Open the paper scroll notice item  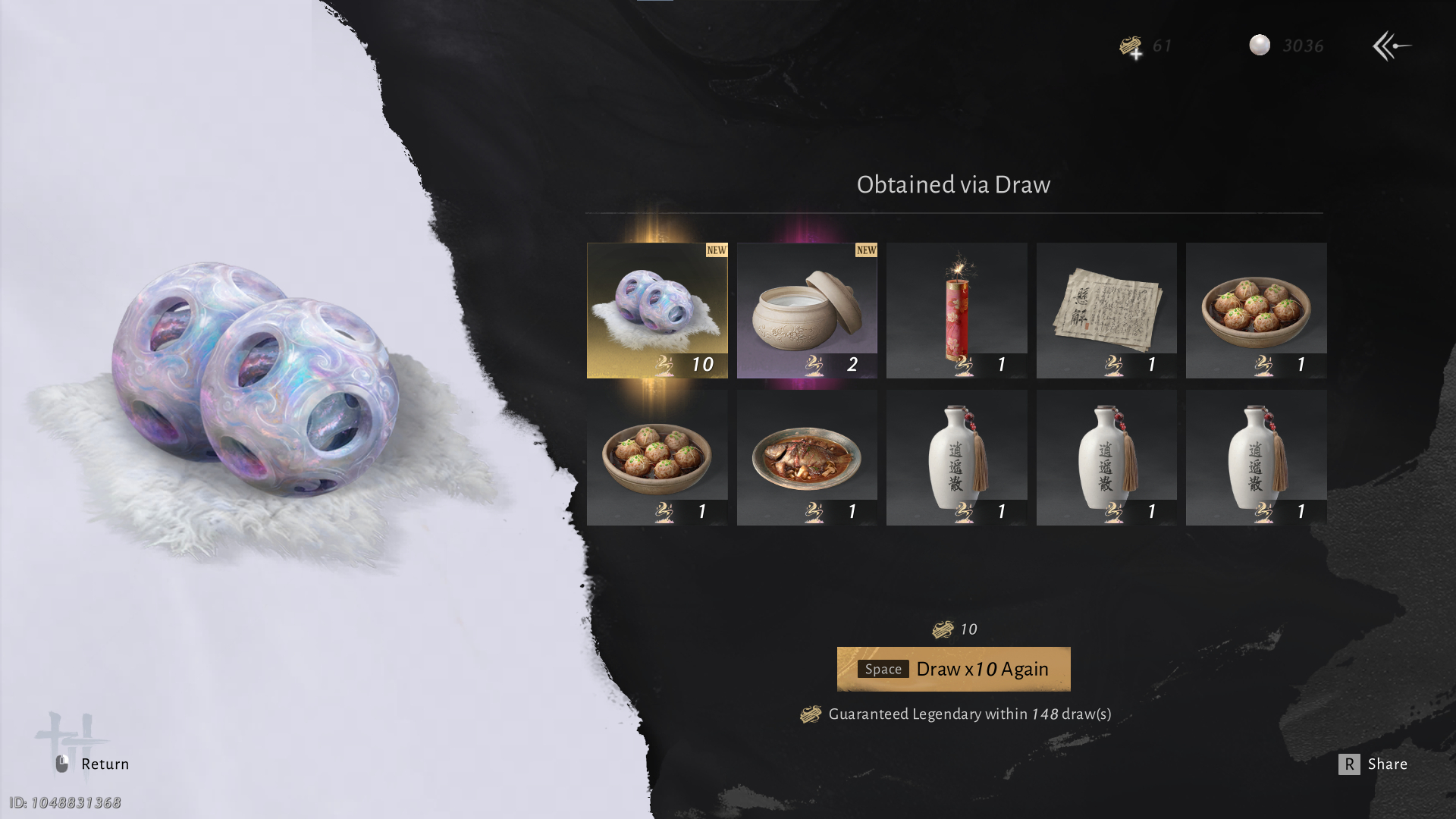click(x=1106, y=310)
